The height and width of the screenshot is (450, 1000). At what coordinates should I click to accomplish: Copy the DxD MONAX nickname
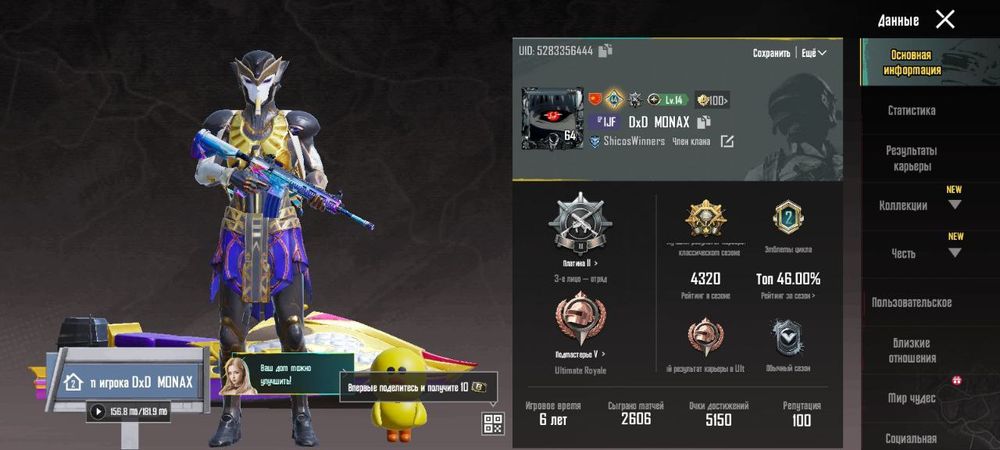pyautogui.click(x=704, y=122)
